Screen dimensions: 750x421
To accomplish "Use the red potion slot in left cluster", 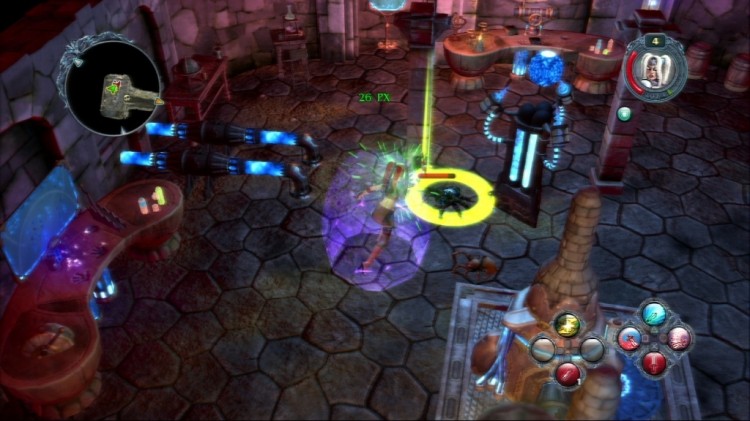I will (x=568, y=373).
